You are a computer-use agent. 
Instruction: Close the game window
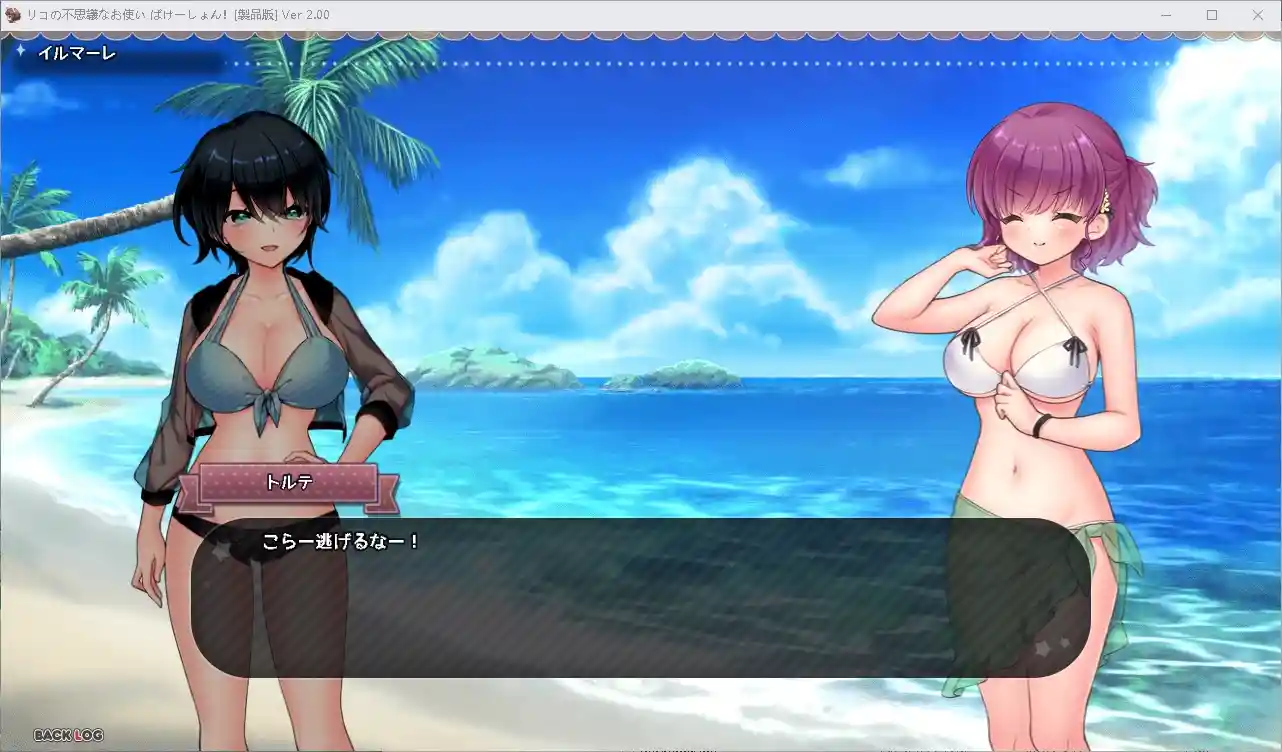tap(1258, 15)
